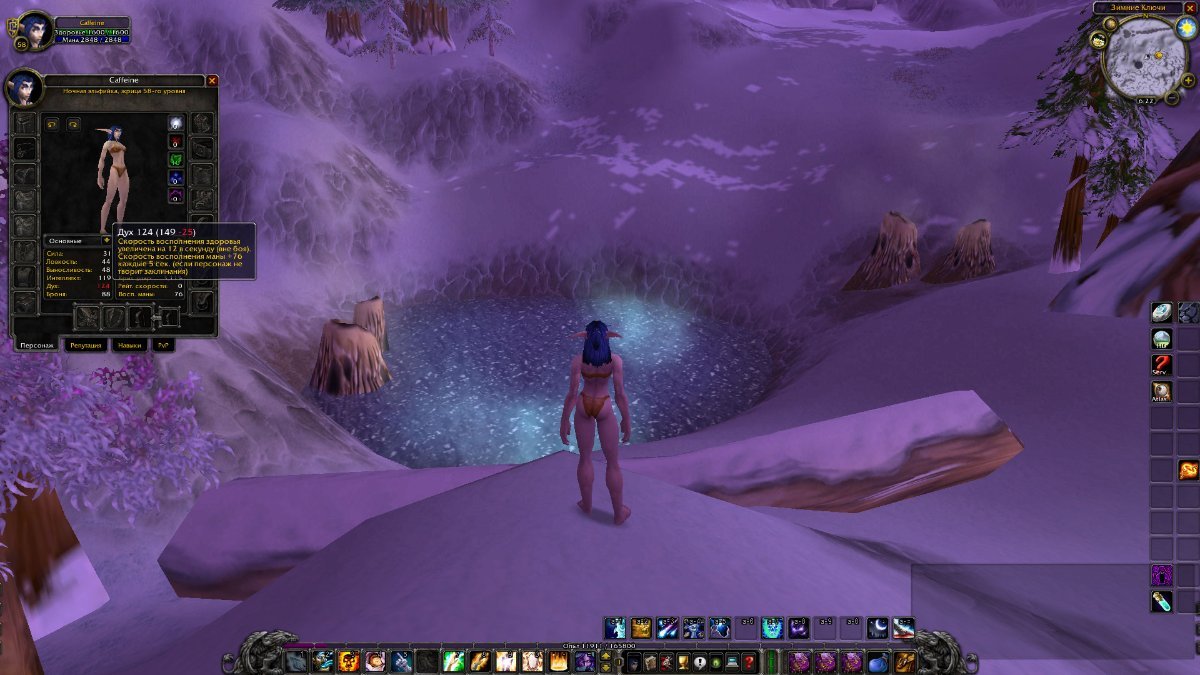Page the main action bar up
This screenshot has width=1200, height=675.
(x=604, y=655)
